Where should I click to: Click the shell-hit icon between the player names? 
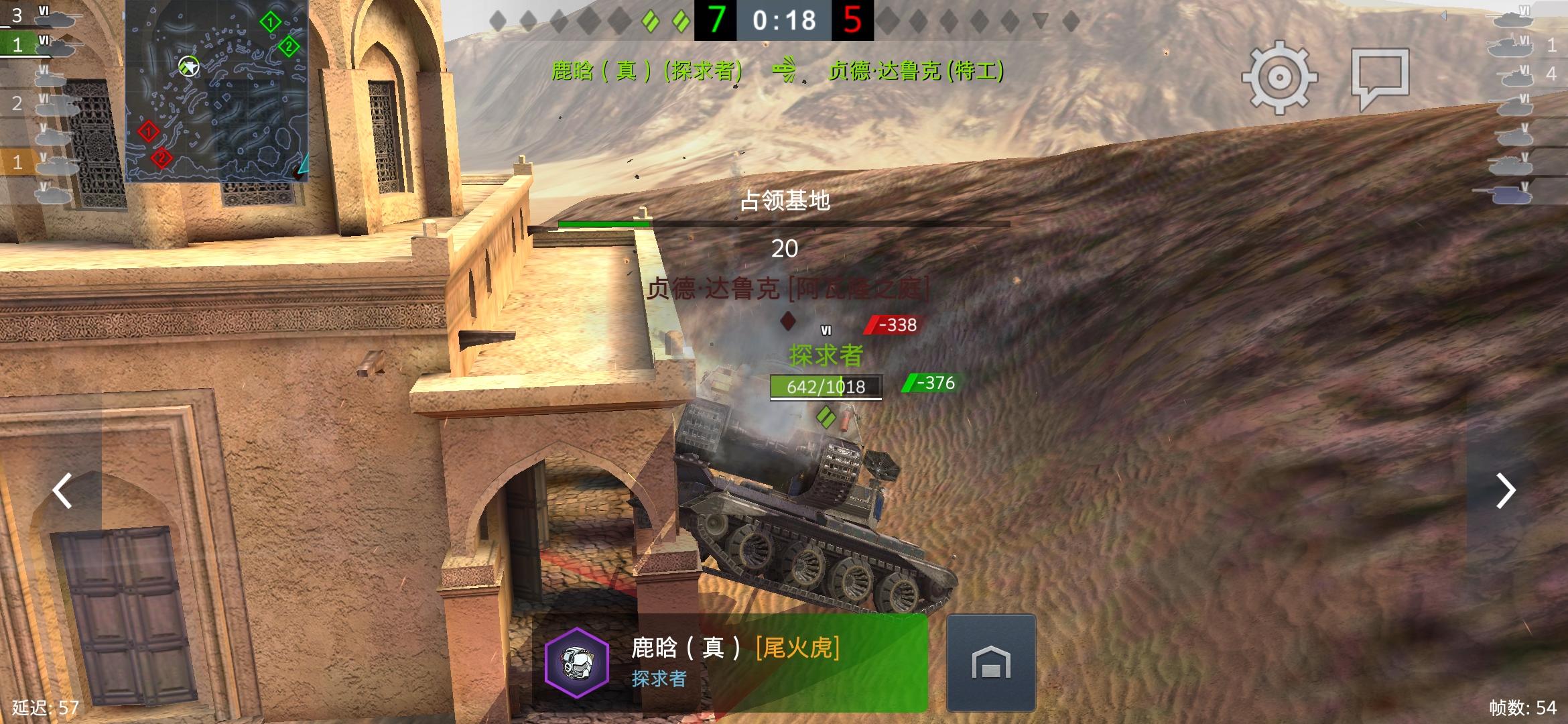point(785,69)
